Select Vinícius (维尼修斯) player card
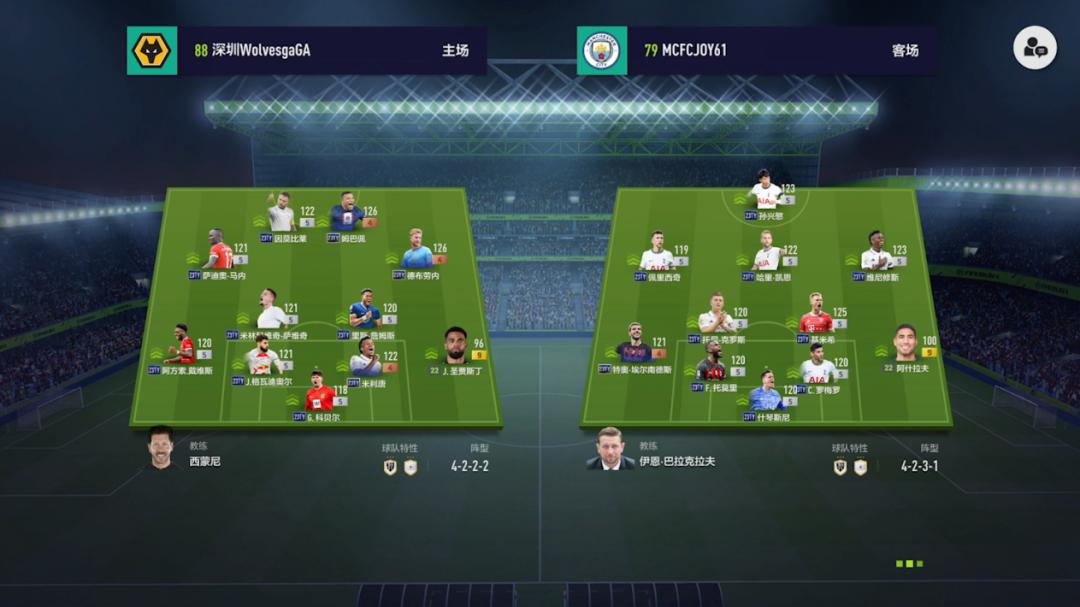 tap(876, 253)
